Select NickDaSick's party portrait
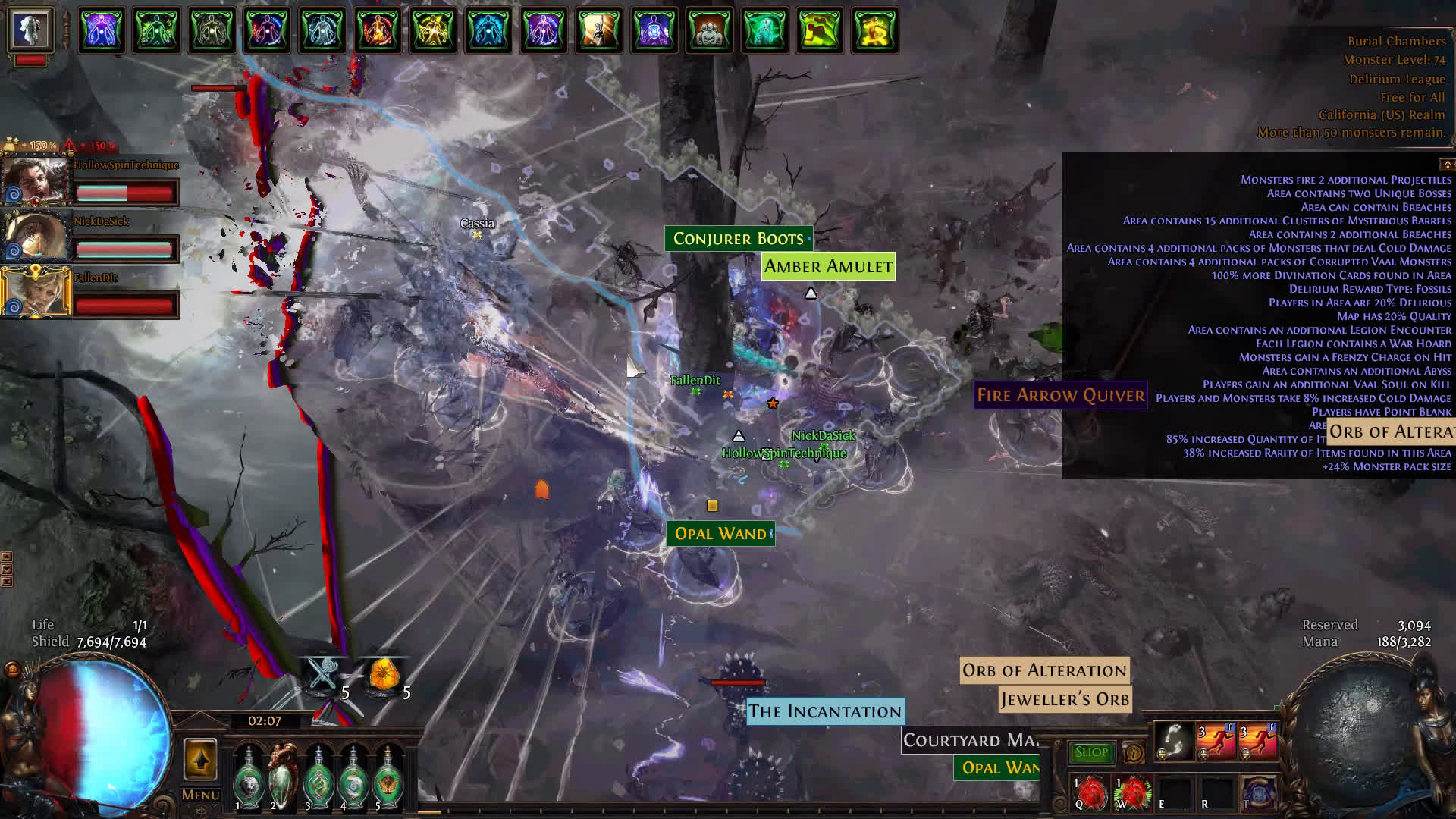 tap(34, 237)
